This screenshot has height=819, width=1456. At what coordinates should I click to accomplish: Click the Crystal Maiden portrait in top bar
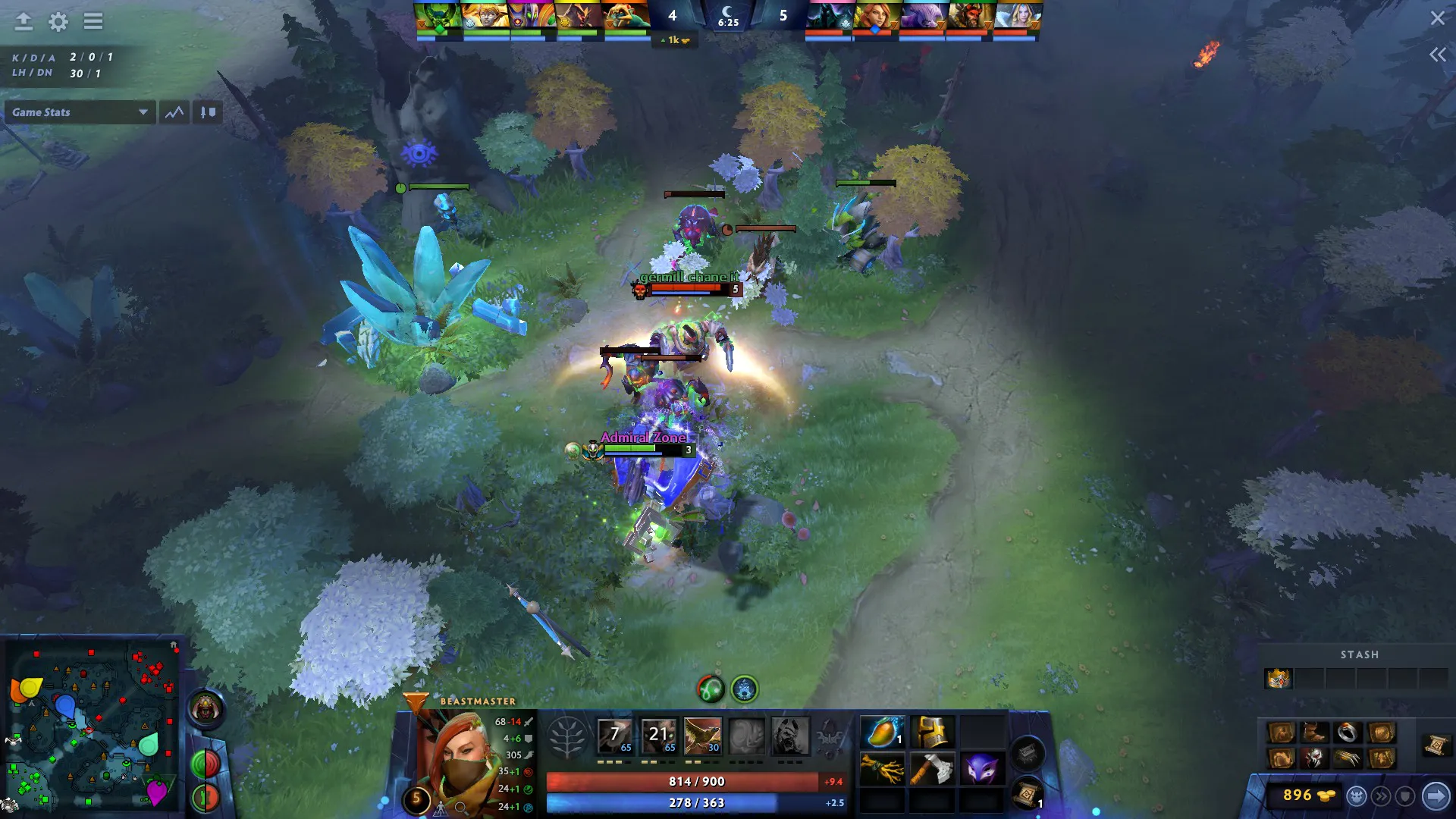1016,17
